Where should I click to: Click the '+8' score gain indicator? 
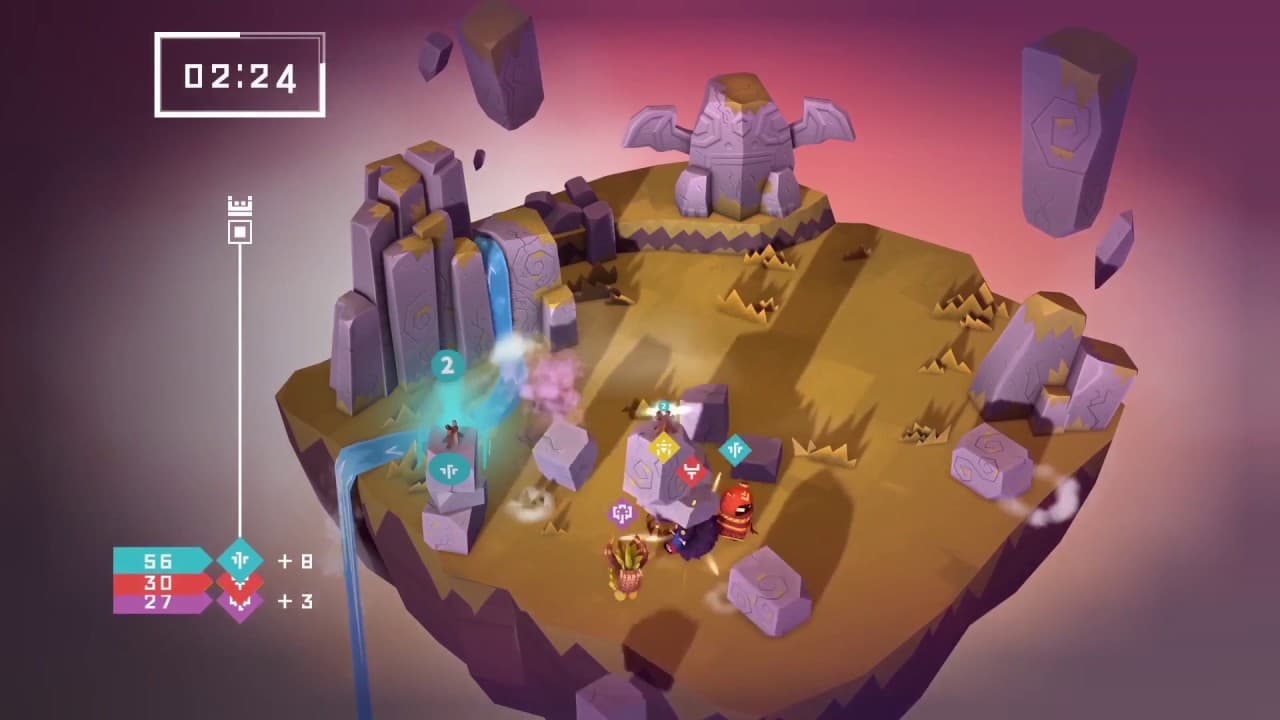[295, 562]
